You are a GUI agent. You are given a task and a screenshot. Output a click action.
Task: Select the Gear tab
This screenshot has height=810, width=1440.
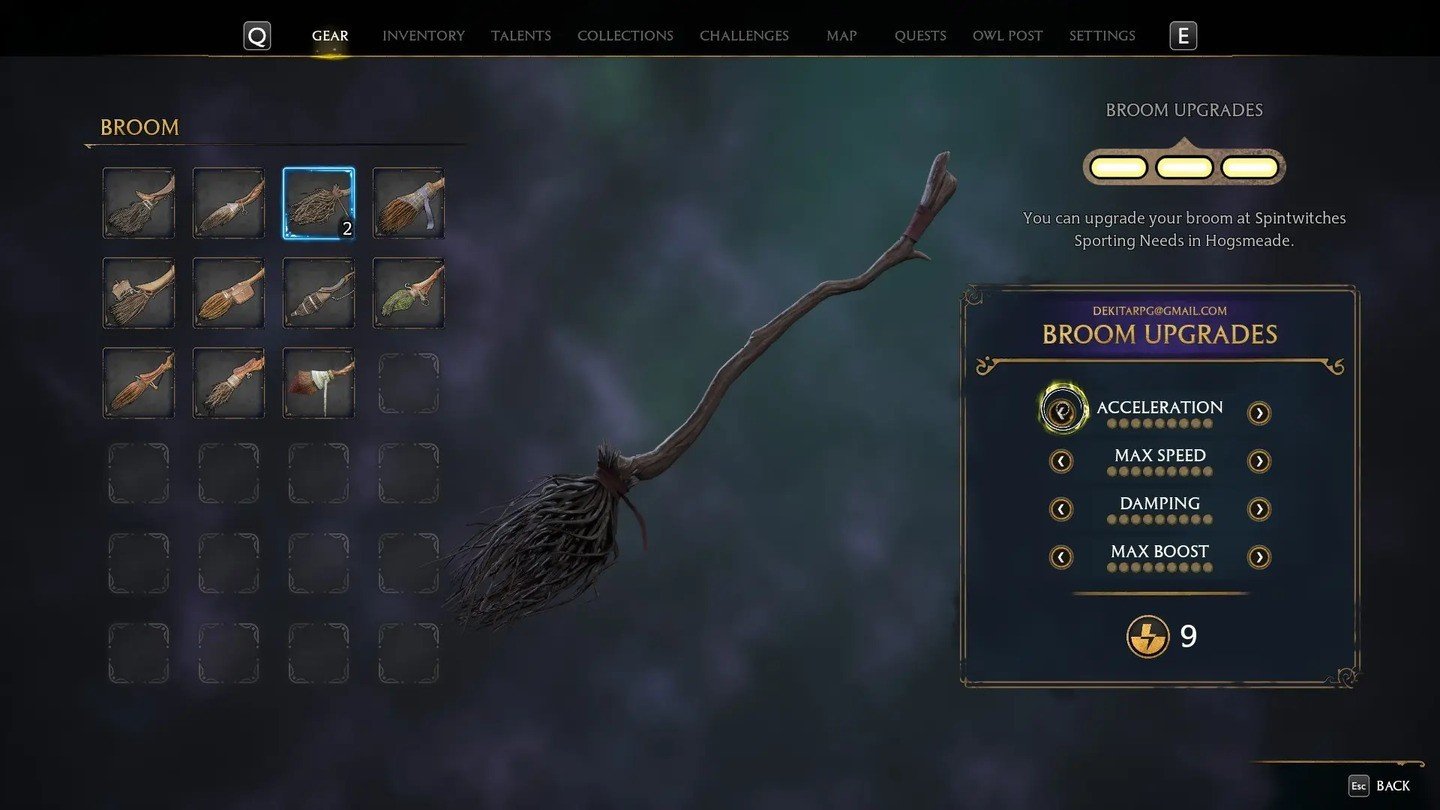point(330,36)
